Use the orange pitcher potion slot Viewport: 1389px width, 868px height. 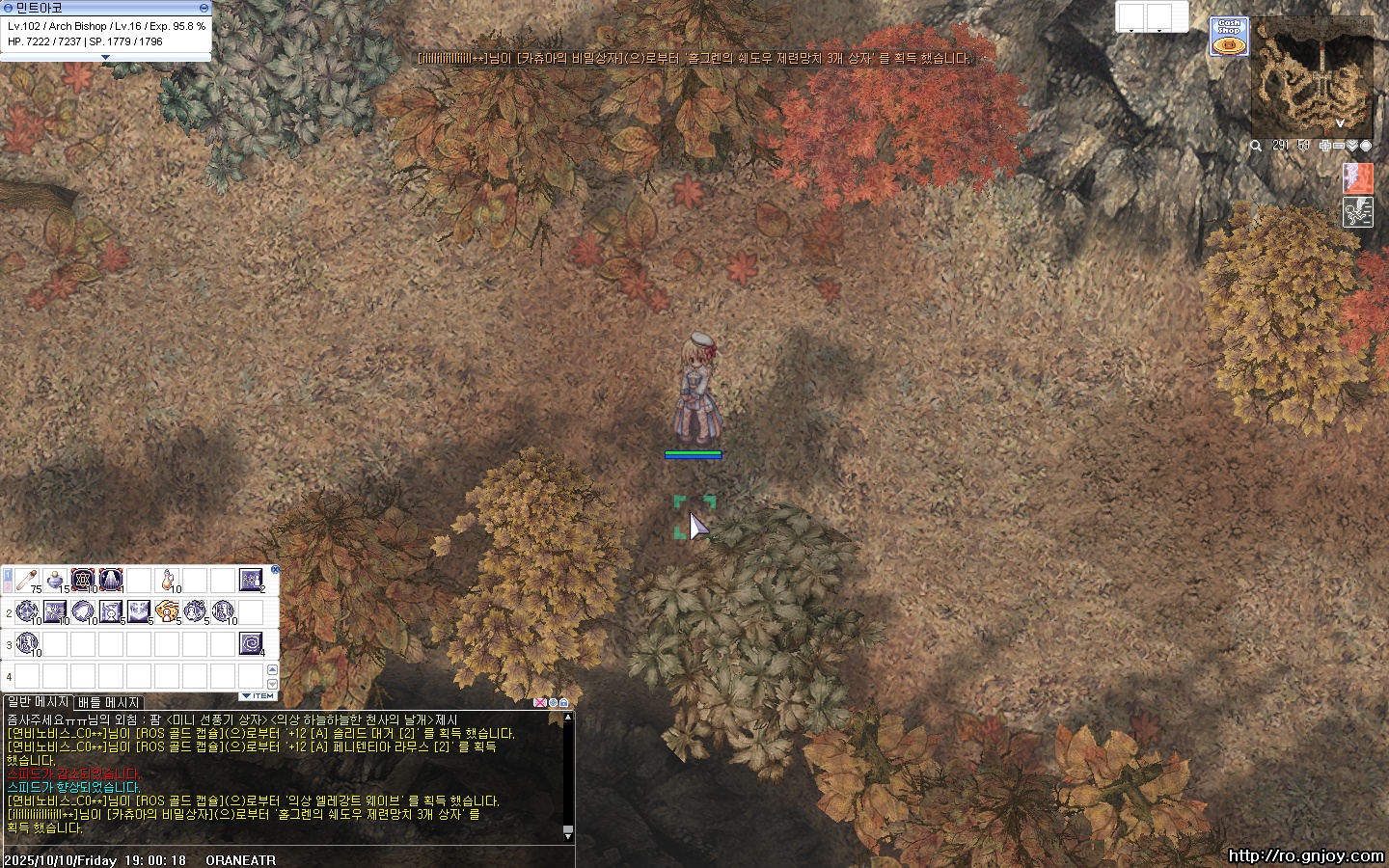[x=168, y=580]
